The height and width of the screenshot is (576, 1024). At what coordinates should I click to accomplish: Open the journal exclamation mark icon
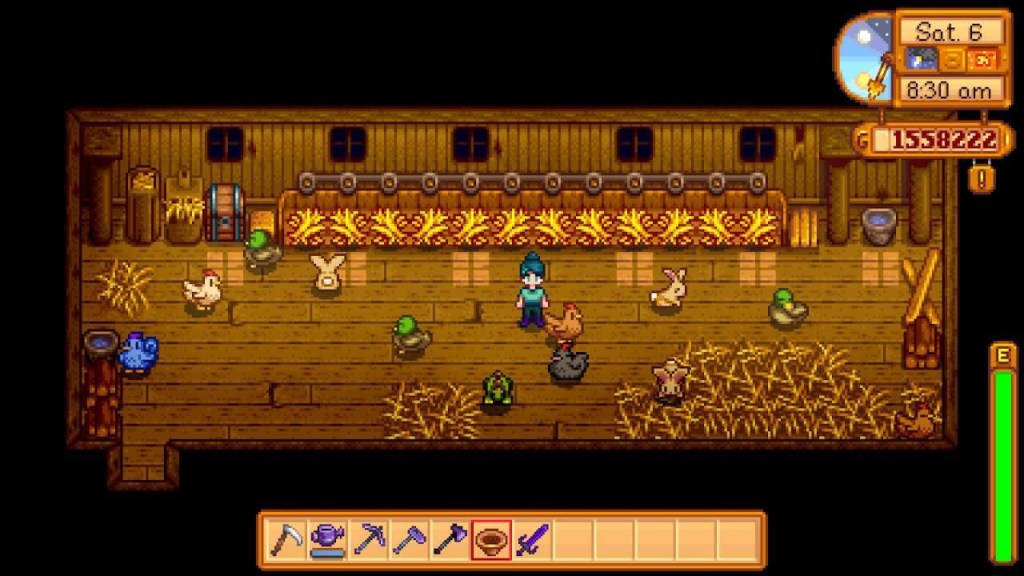click(x=983, y=179)
